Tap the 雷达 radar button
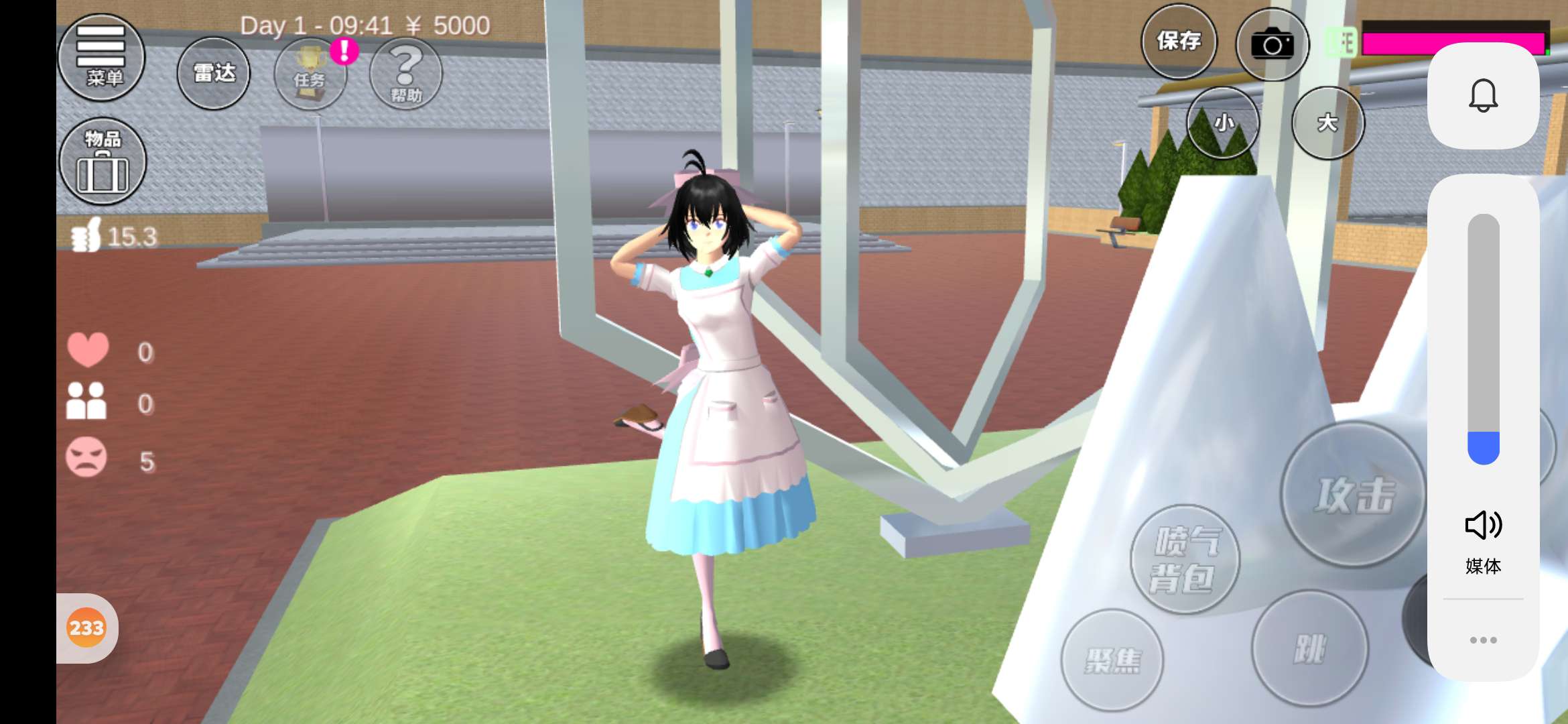This screenshot has width=1568, height=724. coord(214,73)
